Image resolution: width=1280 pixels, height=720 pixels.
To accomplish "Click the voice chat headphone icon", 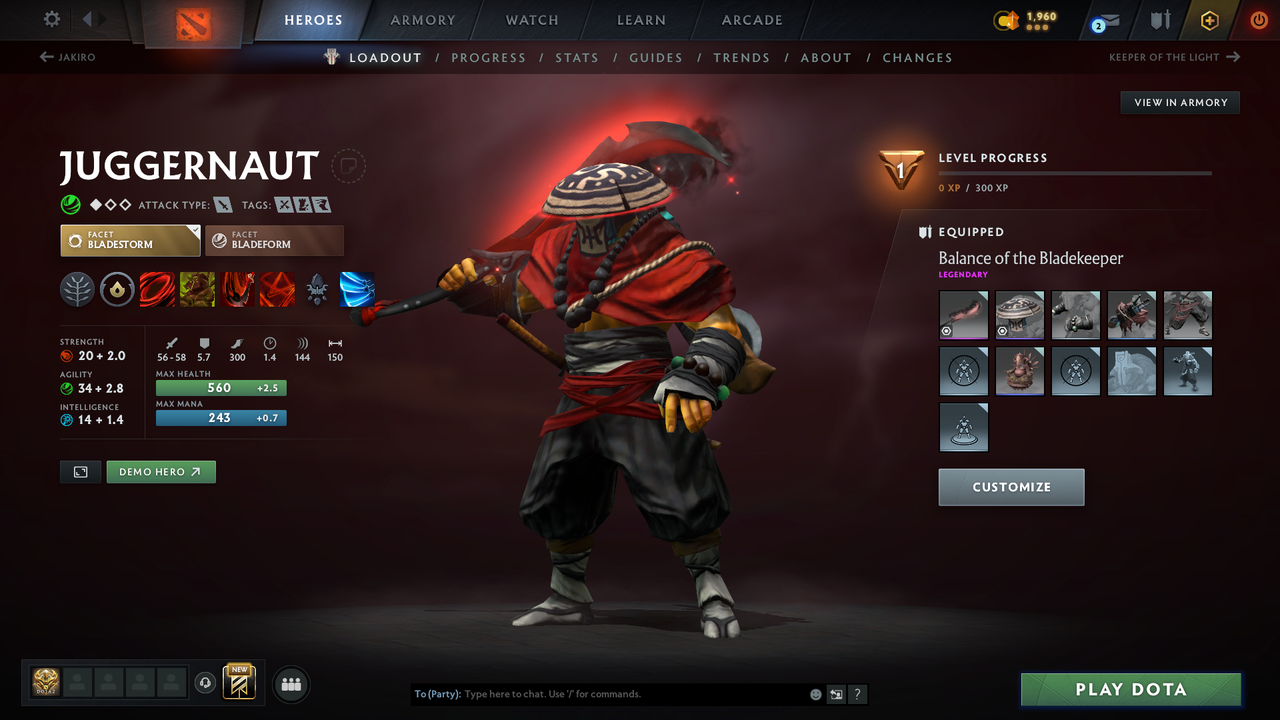I will (206, 682).
